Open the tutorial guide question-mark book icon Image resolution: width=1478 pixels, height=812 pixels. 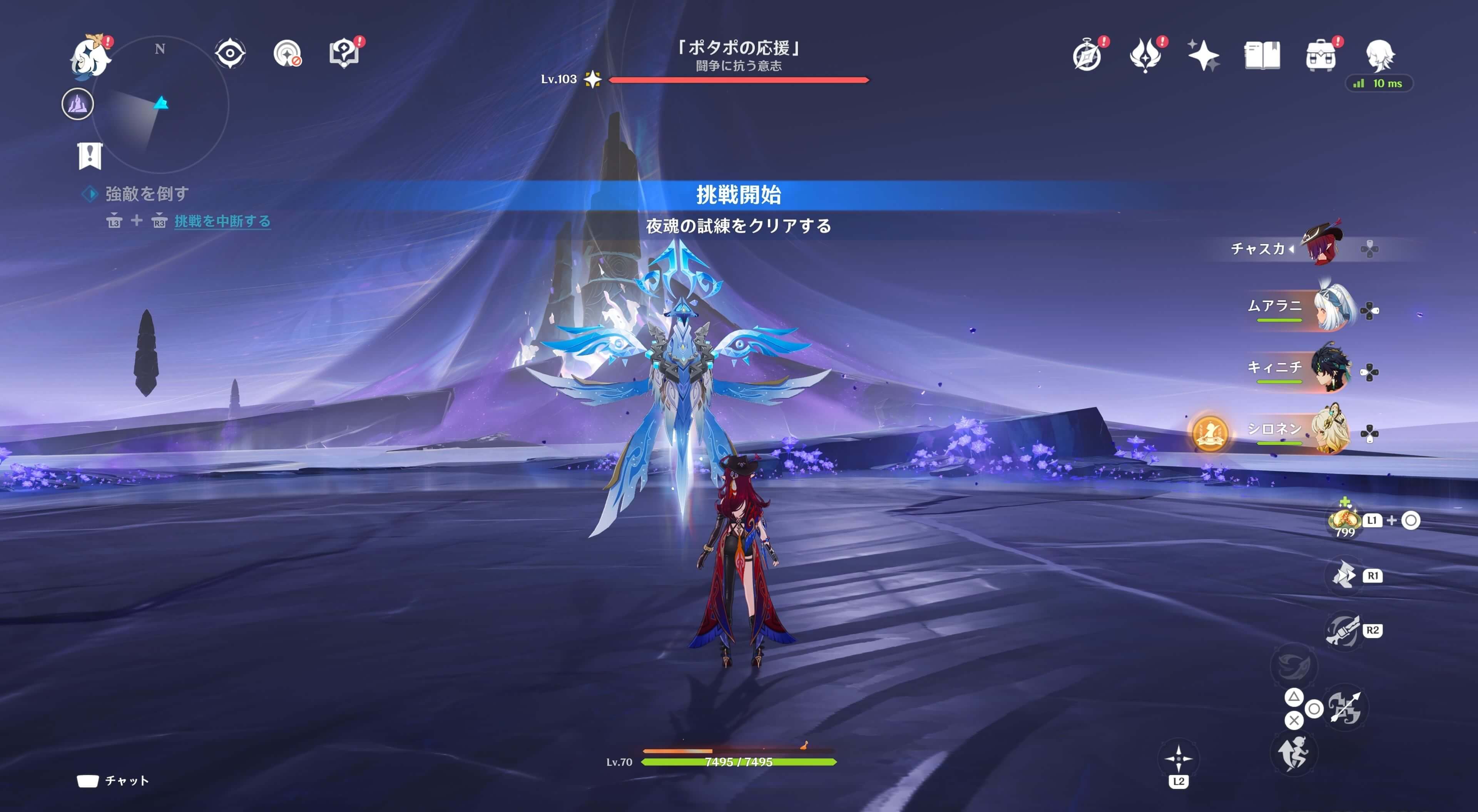pyautogui.click(x=344, y=53)
